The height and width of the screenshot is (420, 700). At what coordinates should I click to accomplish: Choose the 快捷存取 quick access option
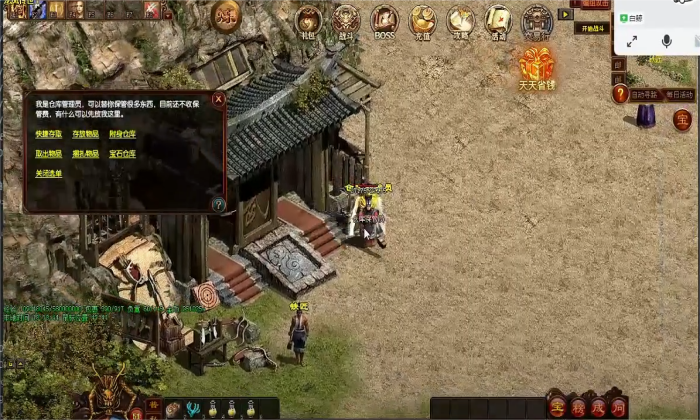coord(48,134)
